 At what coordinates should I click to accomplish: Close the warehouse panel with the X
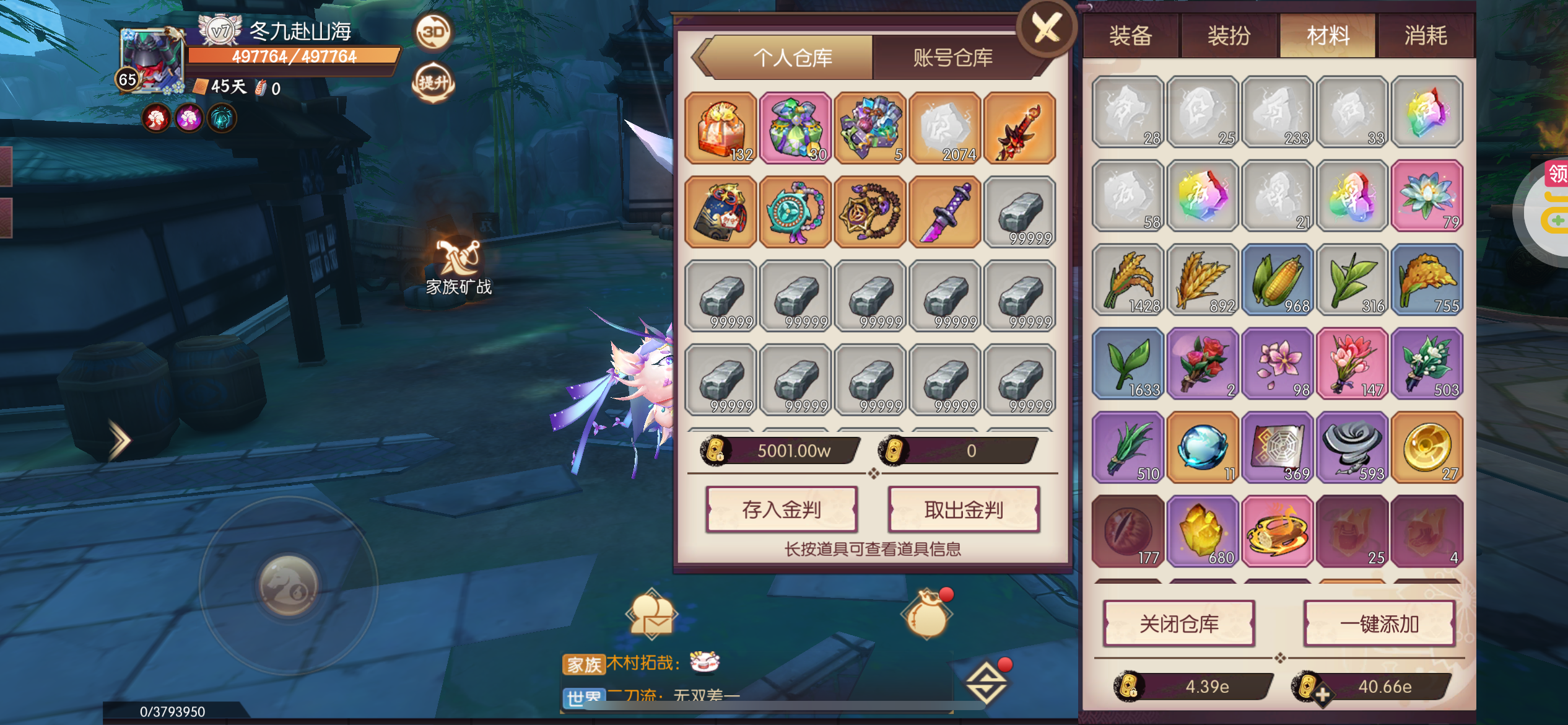(x=1047, y=29)
